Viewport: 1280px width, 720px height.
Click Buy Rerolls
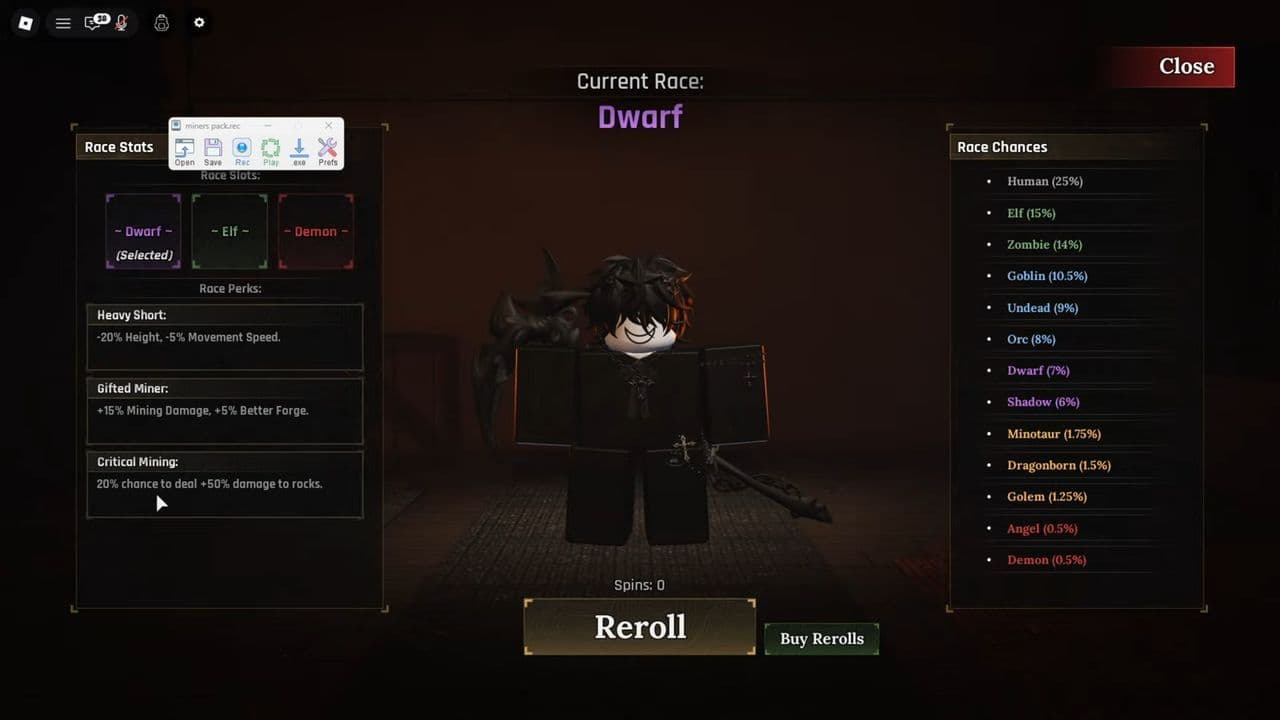821,638
